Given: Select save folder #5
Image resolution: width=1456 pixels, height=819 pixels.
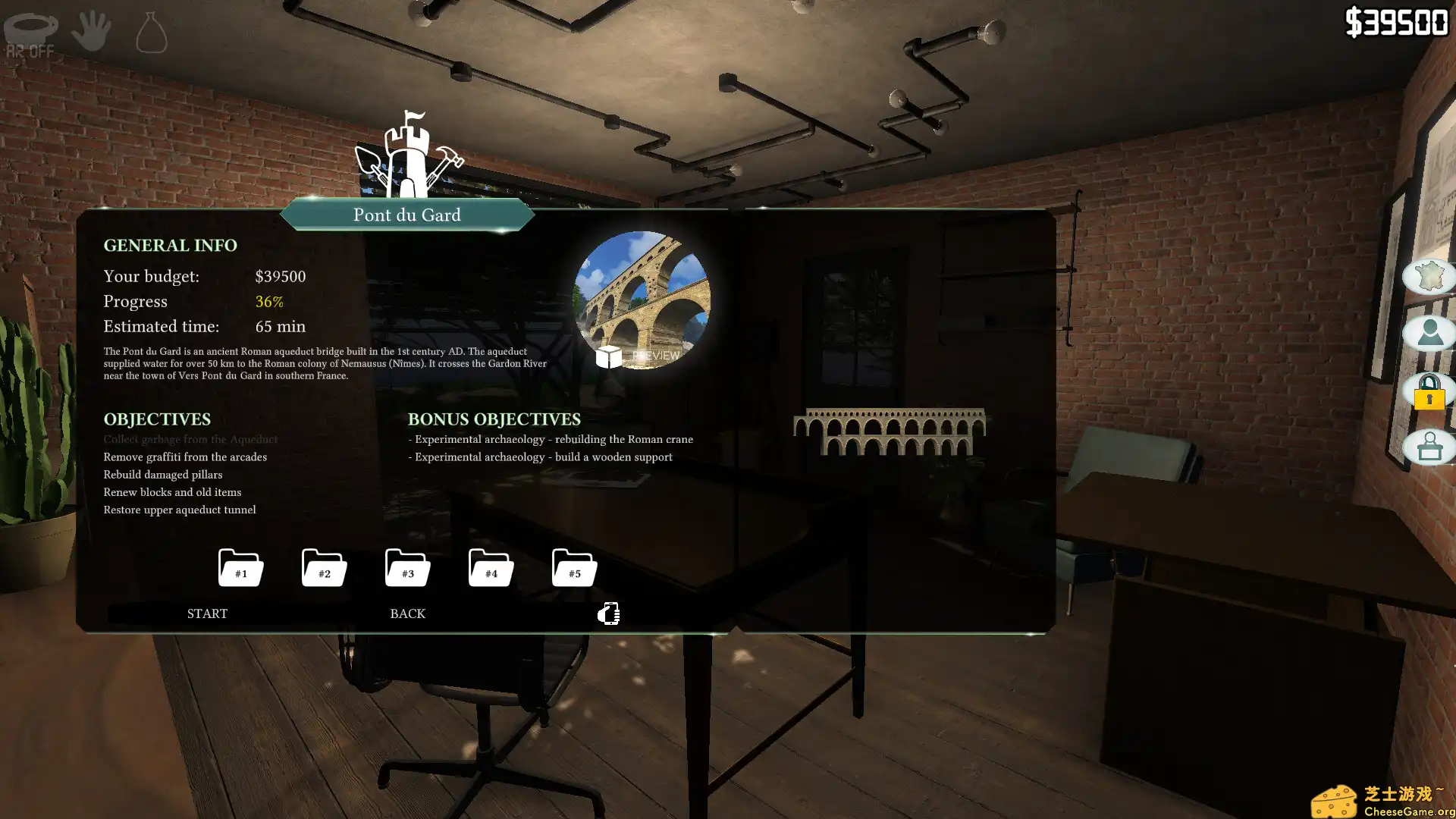Looking at the screenshot, I should (574, 567).
